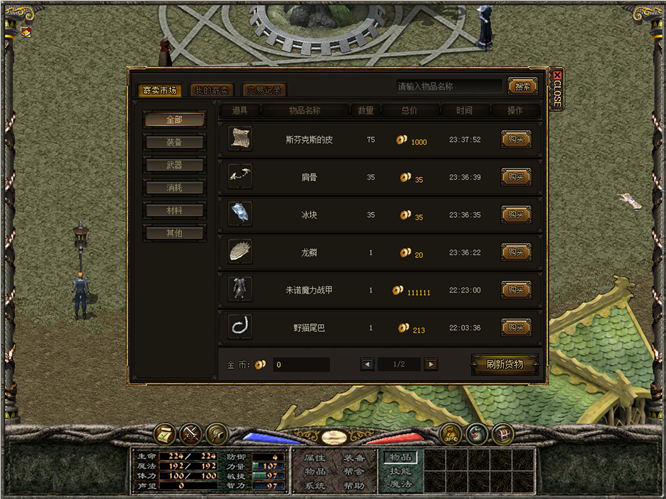Buy the 冰块 listing for 35 gold
This screenshot has height=499, width=666.
[515, 214]
